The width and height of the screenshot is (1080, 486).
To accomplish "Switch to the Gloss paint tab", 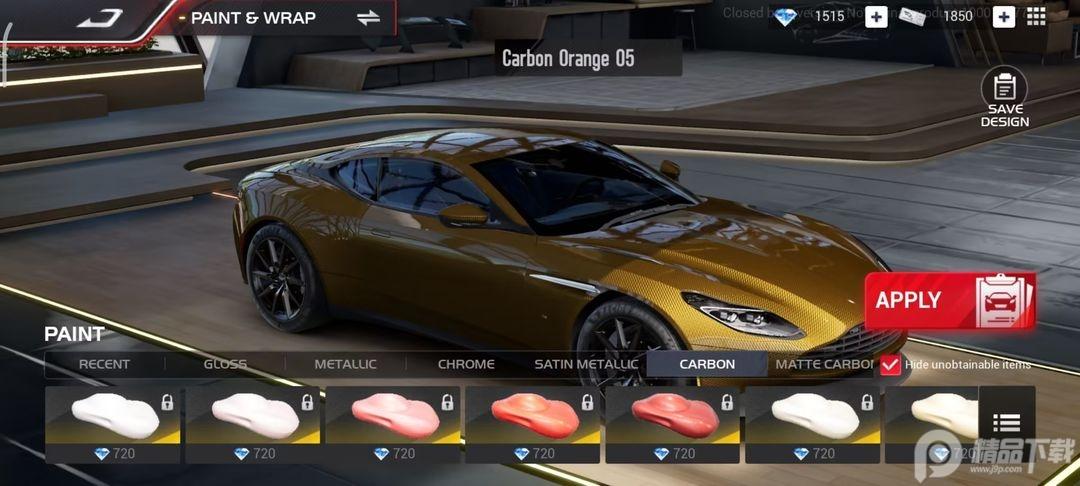I will coord(225,364).
